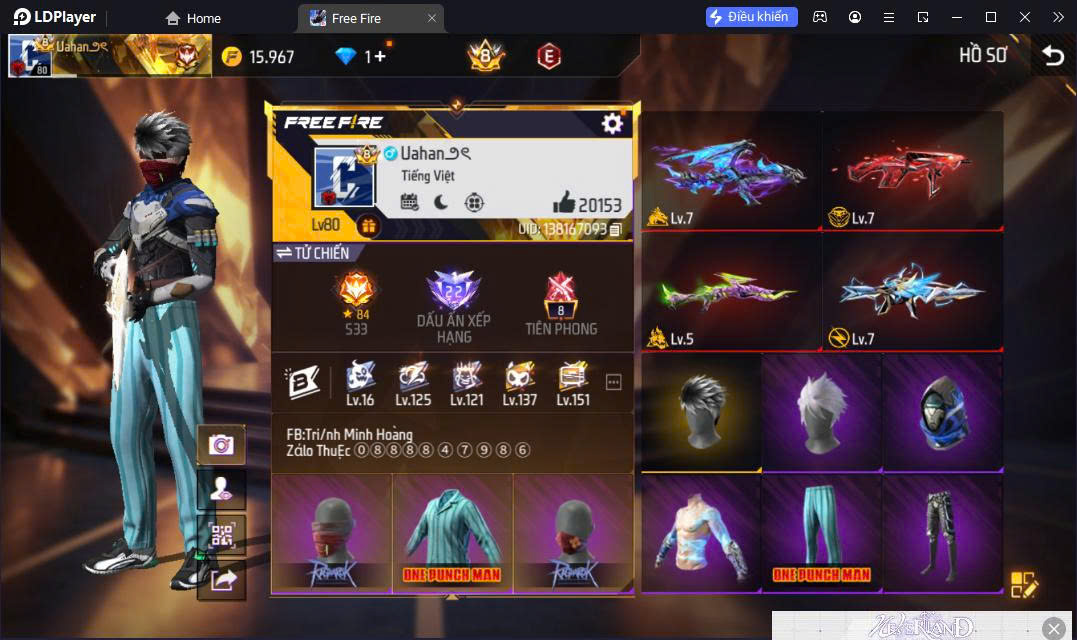Select the striped One Punch Man pants
The width and height of the screenshot is (1077, 640).
coord(821,532)
